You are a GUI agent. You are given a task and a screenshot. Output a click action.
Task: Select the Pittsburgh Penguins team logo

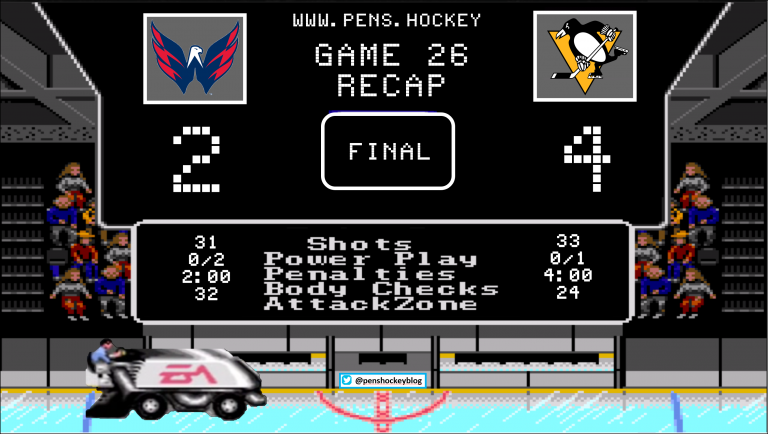[x=585, y=57]
